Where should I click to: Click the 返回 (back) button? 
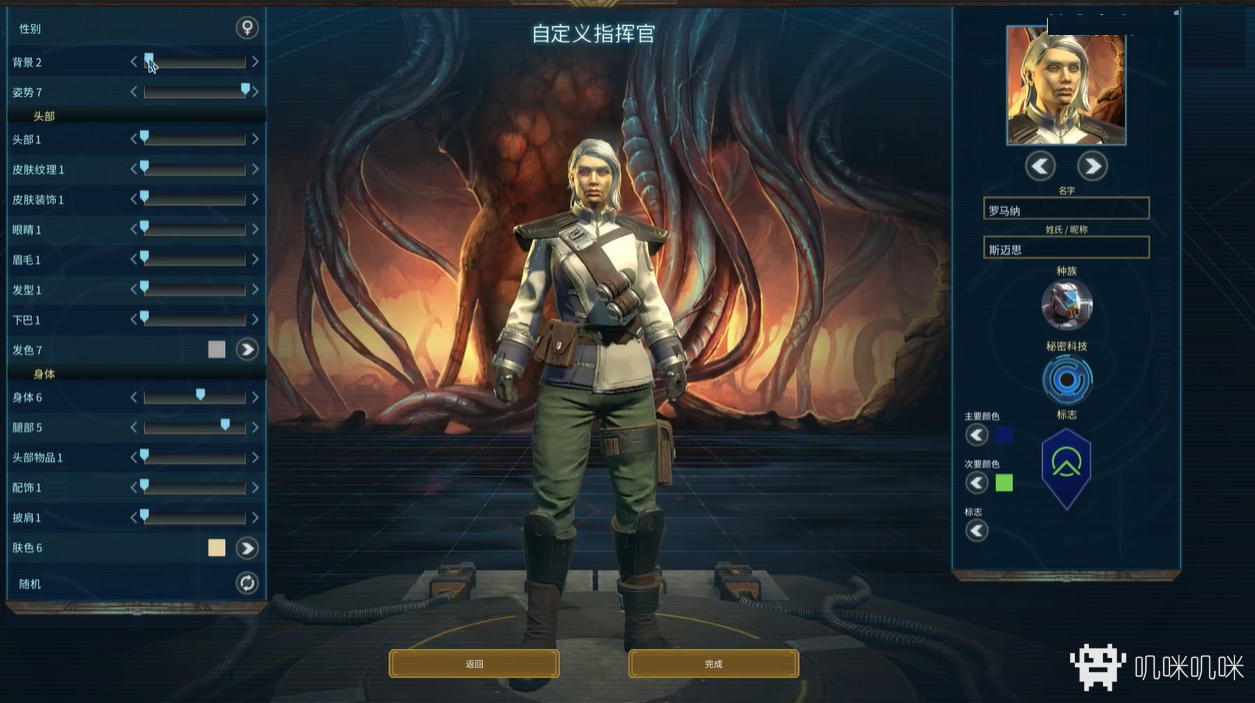click(x=474, y=663)
